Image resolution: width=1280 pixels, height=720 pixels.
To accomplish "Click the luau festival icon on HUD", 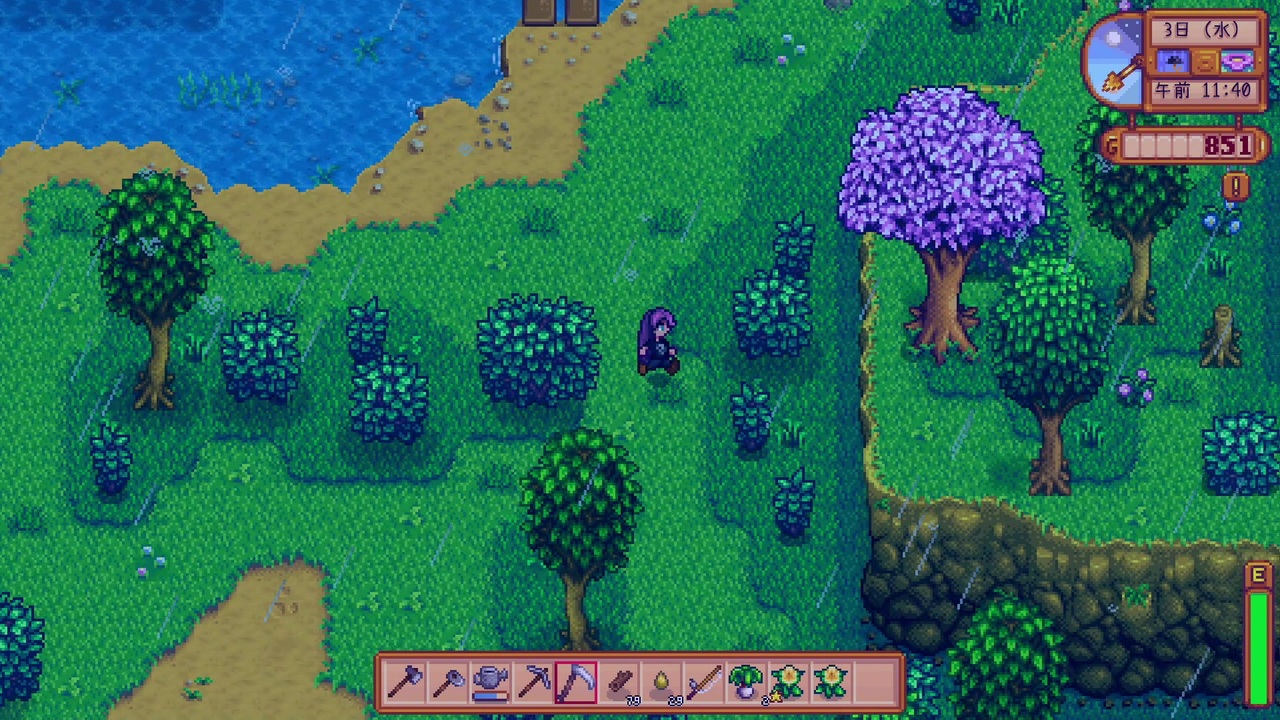I will coord(1238,61).
